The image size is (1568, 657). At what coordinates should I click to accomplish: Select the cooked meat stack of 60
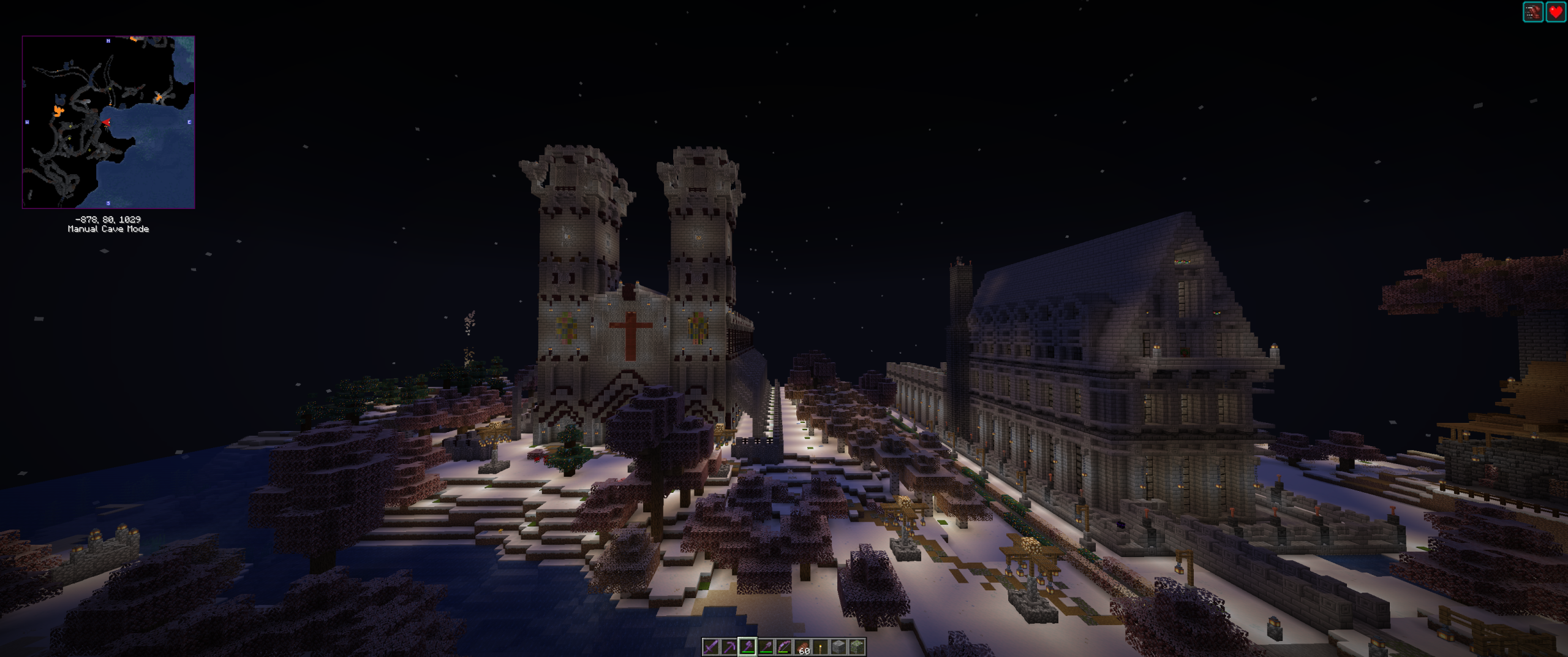(x=802, y=647)
